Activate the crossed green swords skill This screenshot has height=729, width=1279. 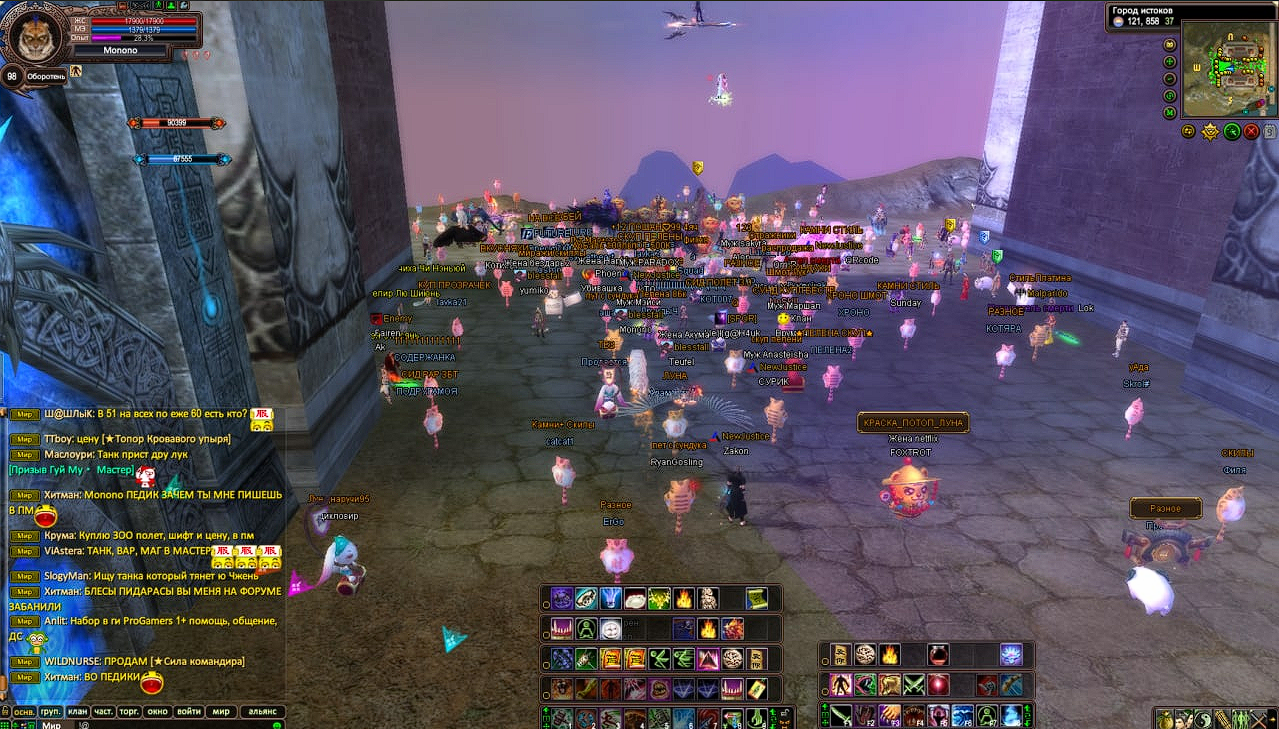coord(913,685)
